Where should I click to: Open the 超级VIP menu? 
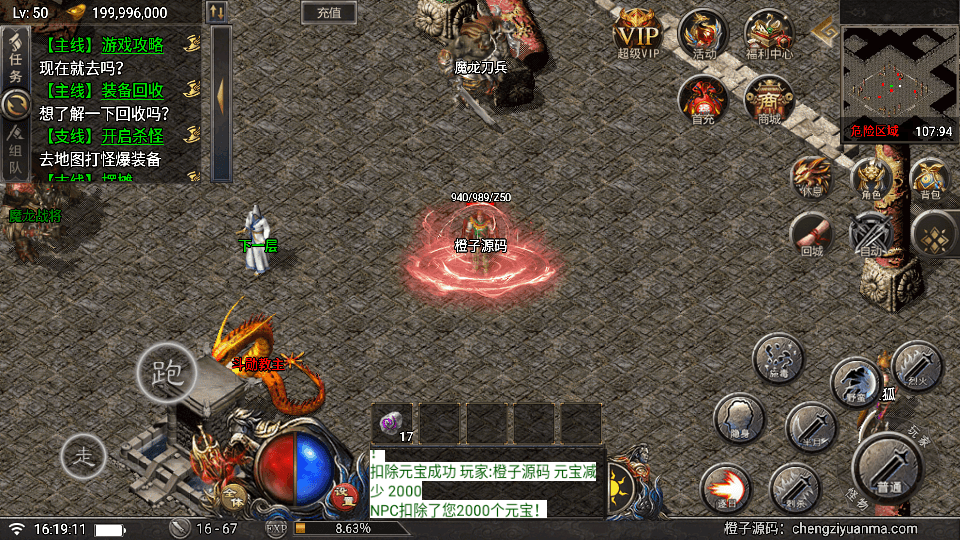(638, 34)
